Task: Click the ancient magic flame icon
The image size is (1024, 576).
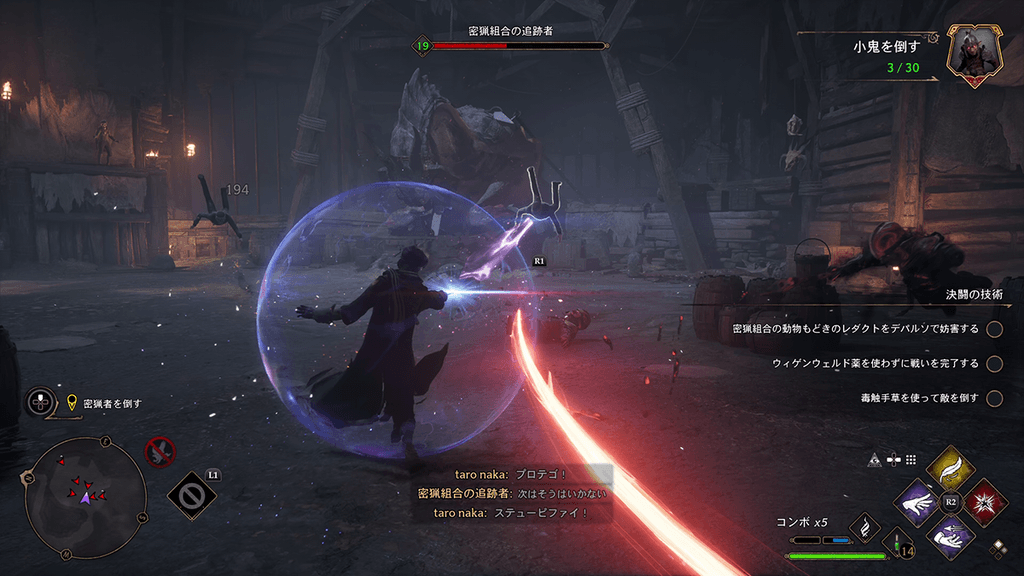Action: pos(864,525)
